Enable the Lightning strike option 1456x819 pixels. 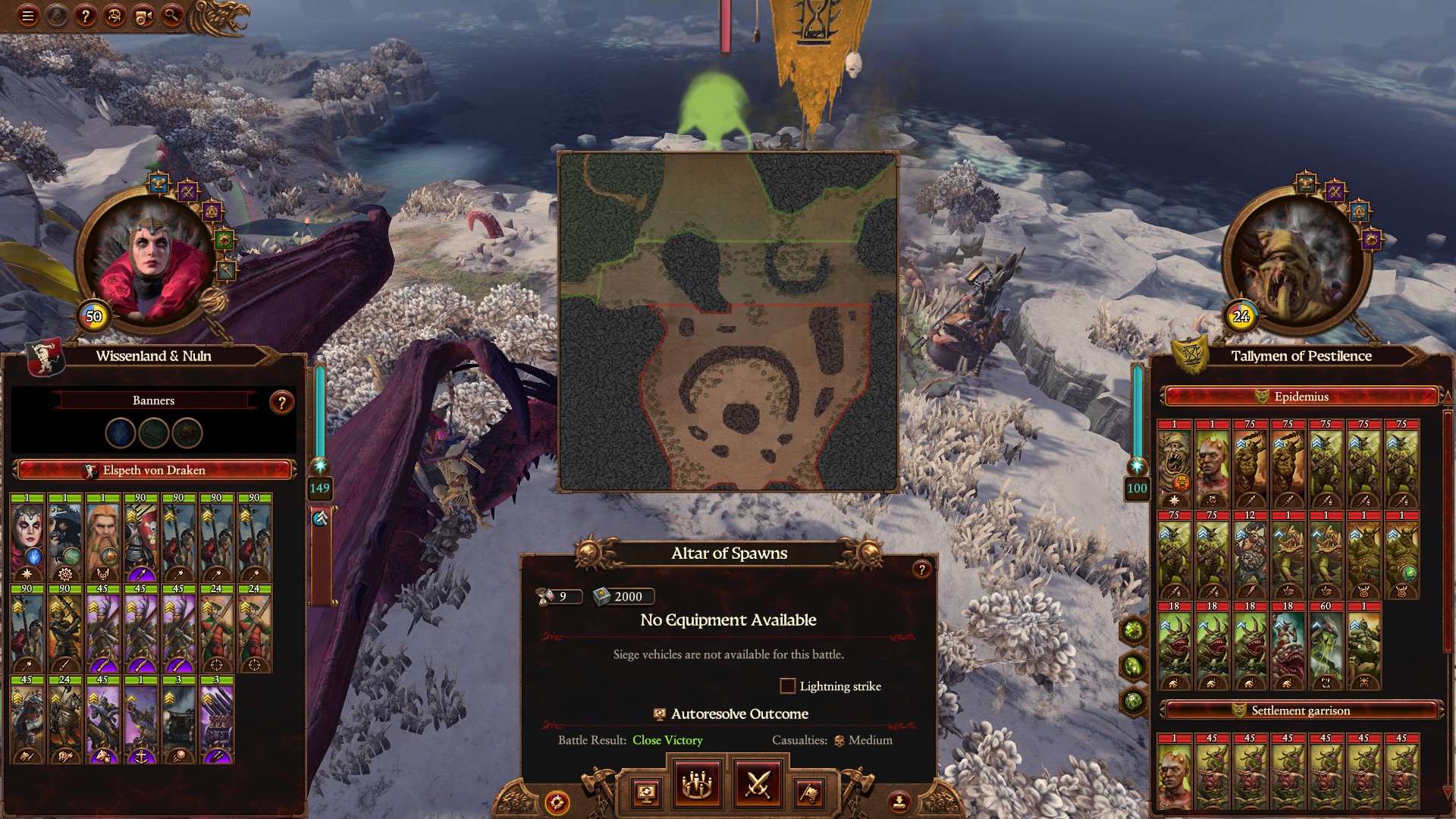coord(789,686)
